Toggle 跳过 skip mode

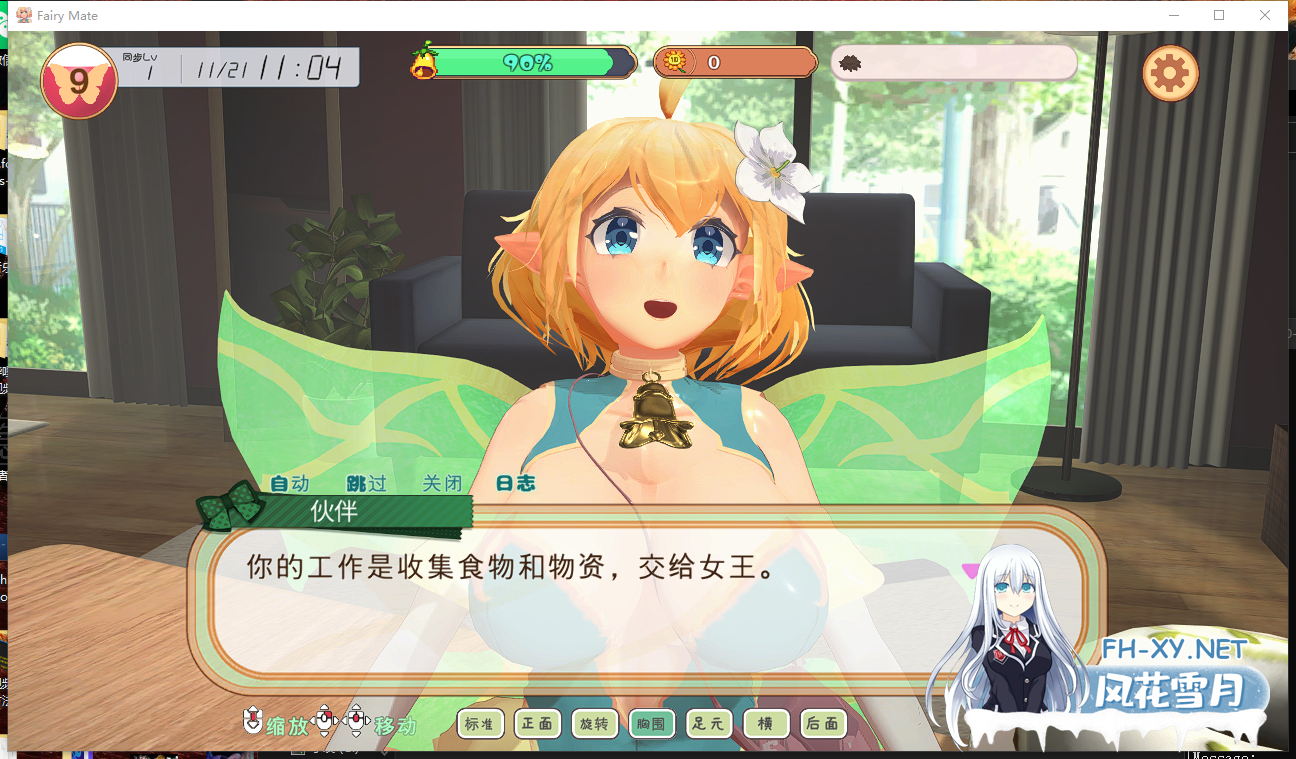[x=365, y=483]
